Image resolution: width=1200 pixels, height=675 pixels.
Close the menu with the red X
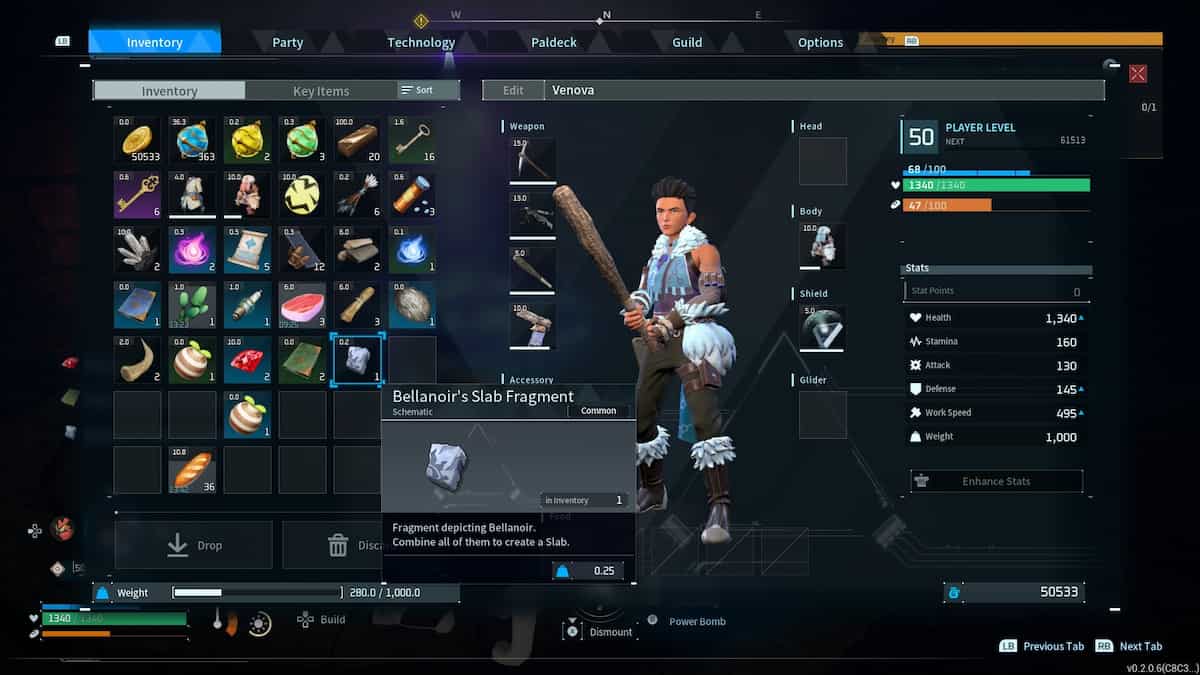click(1137, 74)
